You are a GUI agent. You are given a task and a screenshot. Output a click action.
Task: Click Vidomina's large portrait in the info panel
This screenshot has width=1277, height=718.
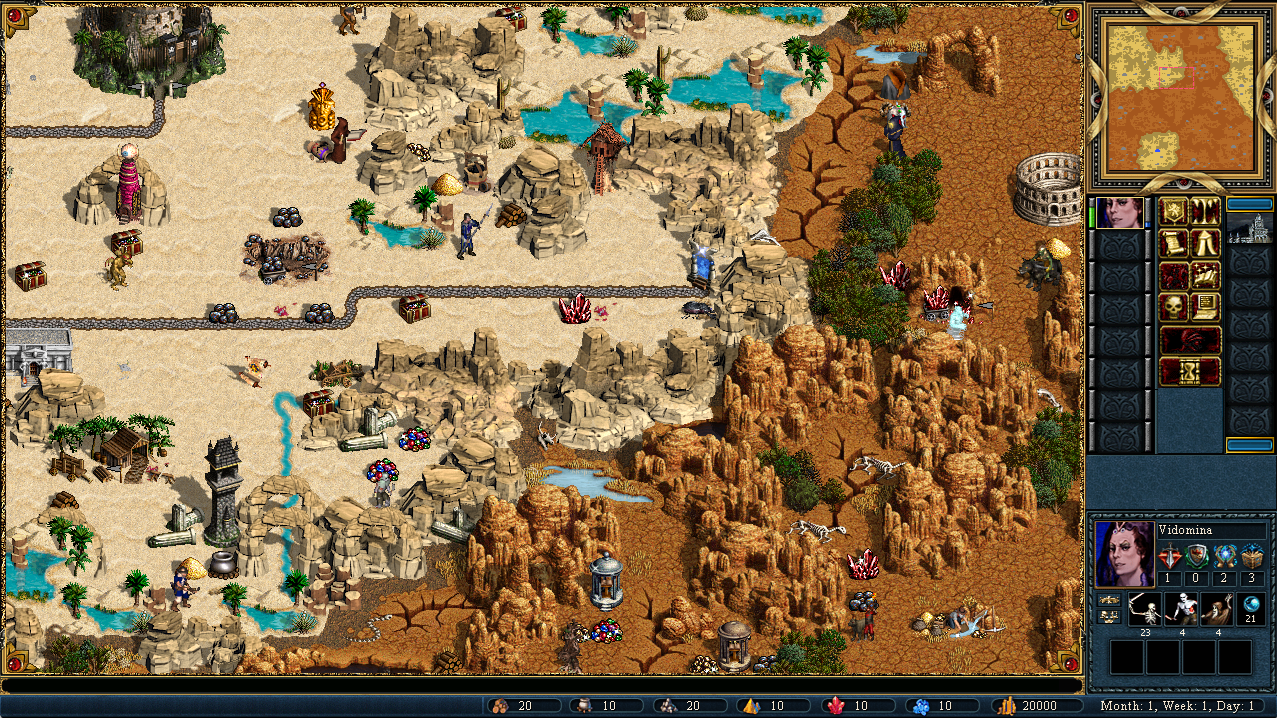point(1122,553)
